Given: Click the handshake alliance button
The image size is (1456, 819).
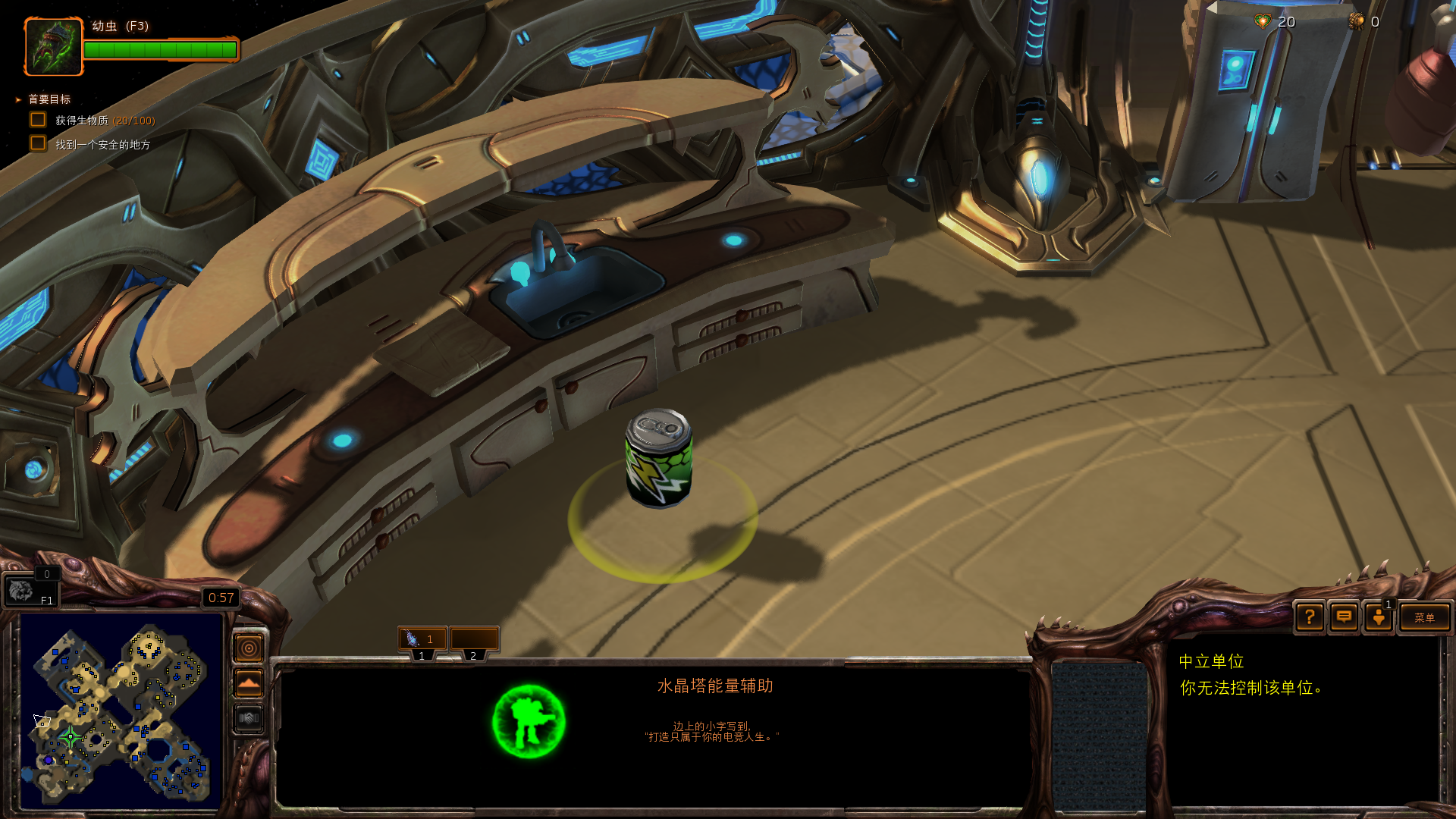Looking at the screenshot, I should click(x=249, y=718).
